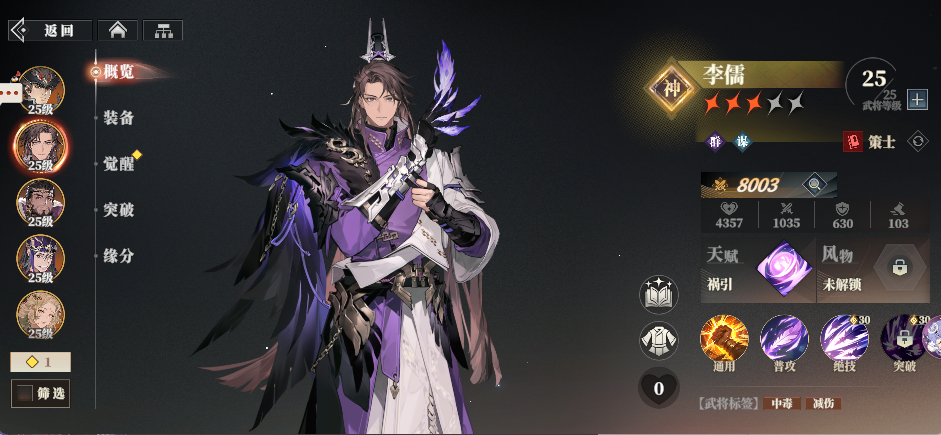941x435 pixels.
Task: Switch to the 装备 equipment tab
Action: coord(119,118)
